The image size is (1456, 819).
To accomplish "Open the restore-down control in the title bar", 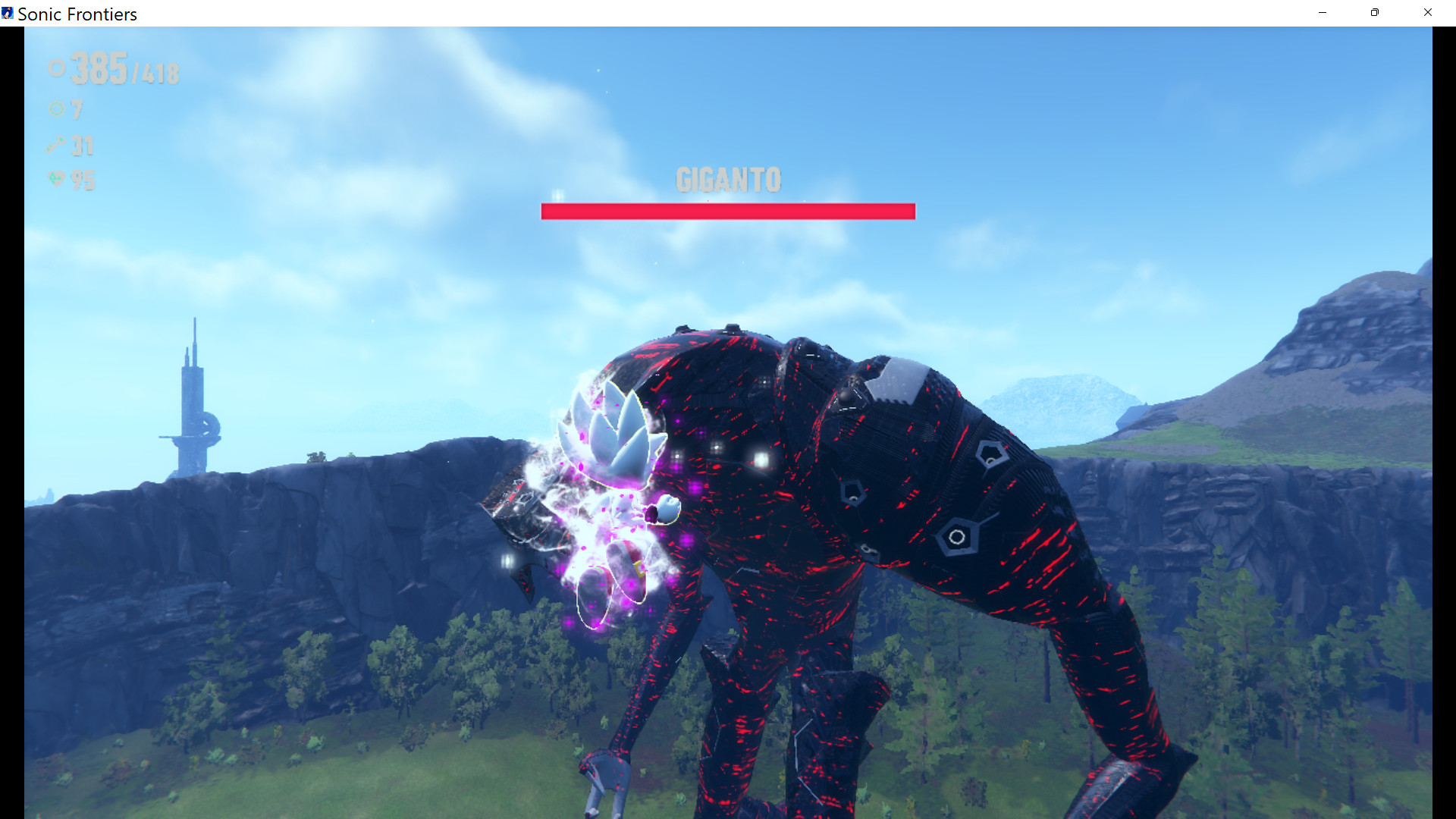I will 1374,13.
